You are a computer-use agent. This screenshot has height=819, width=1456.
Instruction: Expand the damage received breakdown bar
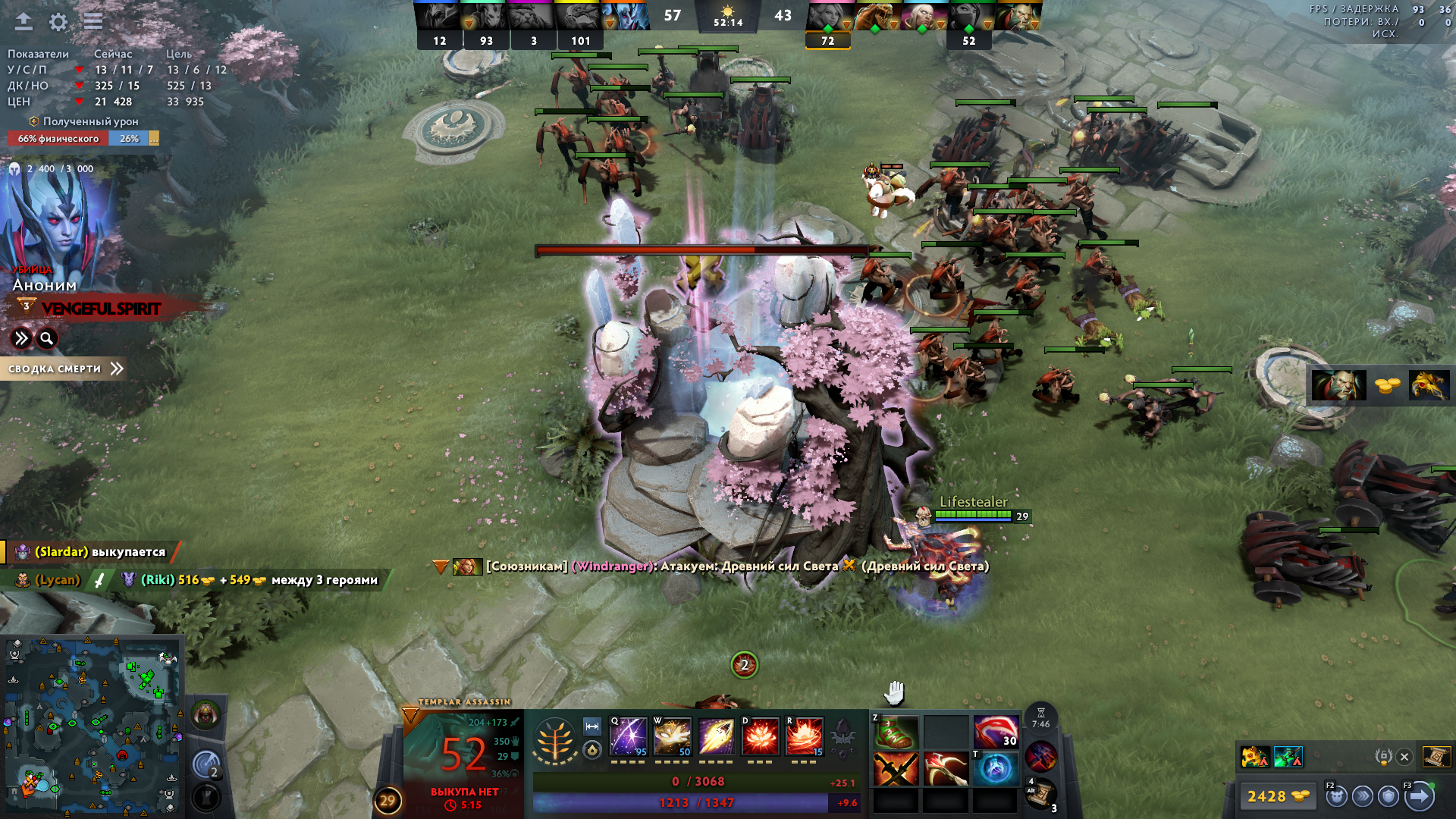pos(154,138)
